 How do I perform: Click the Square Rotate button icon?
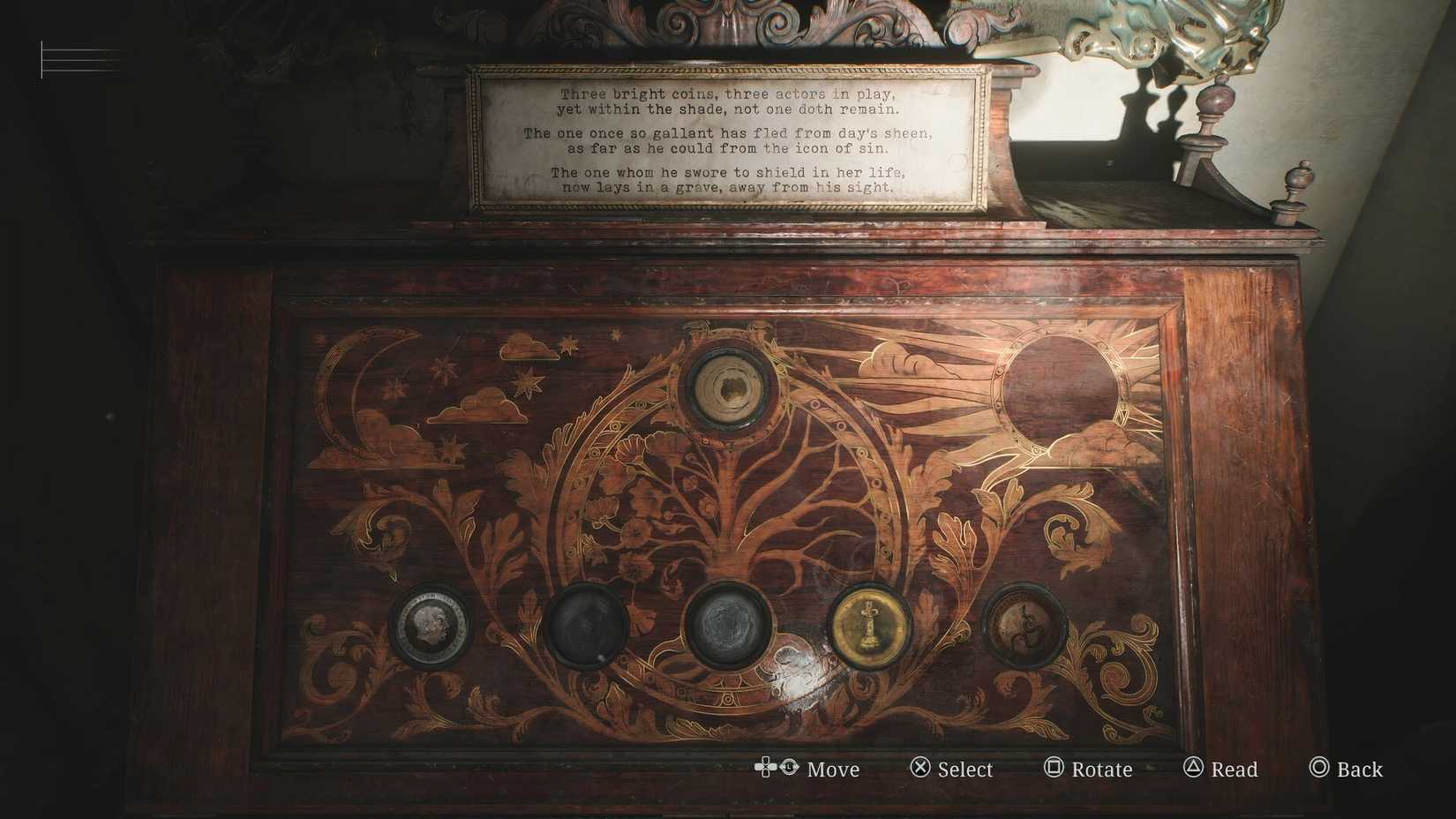pyautogui.click(x=1054, y=769)
